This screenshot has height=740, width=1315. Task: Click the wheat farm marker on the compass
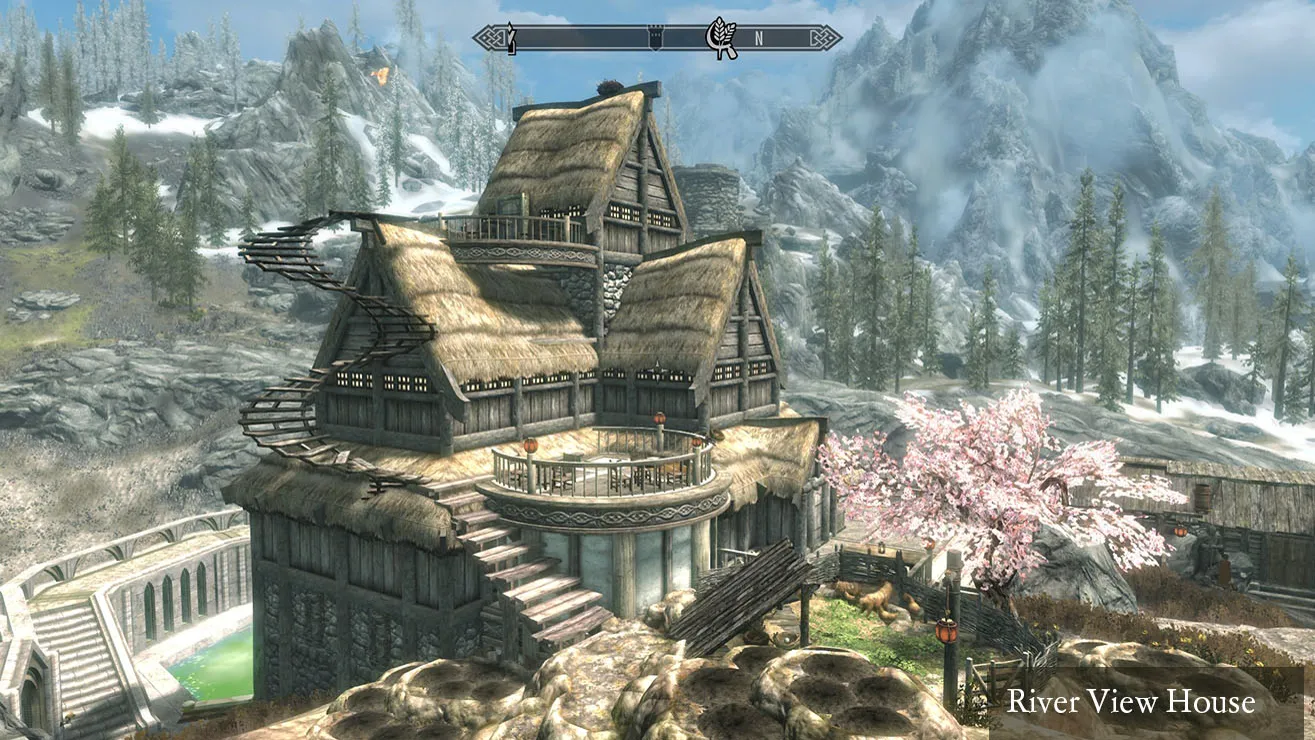(x=720, y=38)
